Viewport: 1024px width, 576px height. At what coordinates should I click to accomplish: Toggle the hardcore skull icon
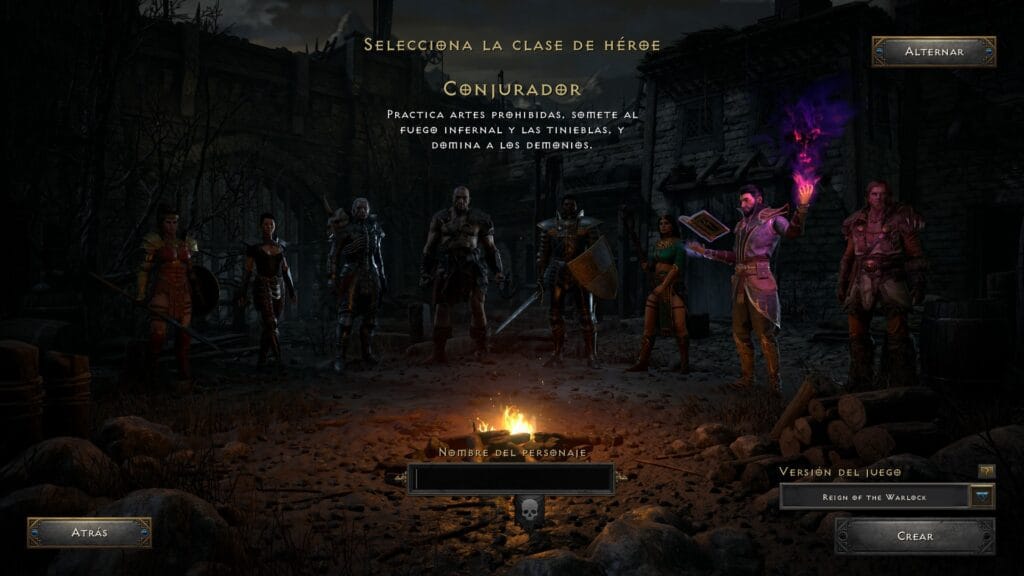pyautogui.click(x=529, y=510)
